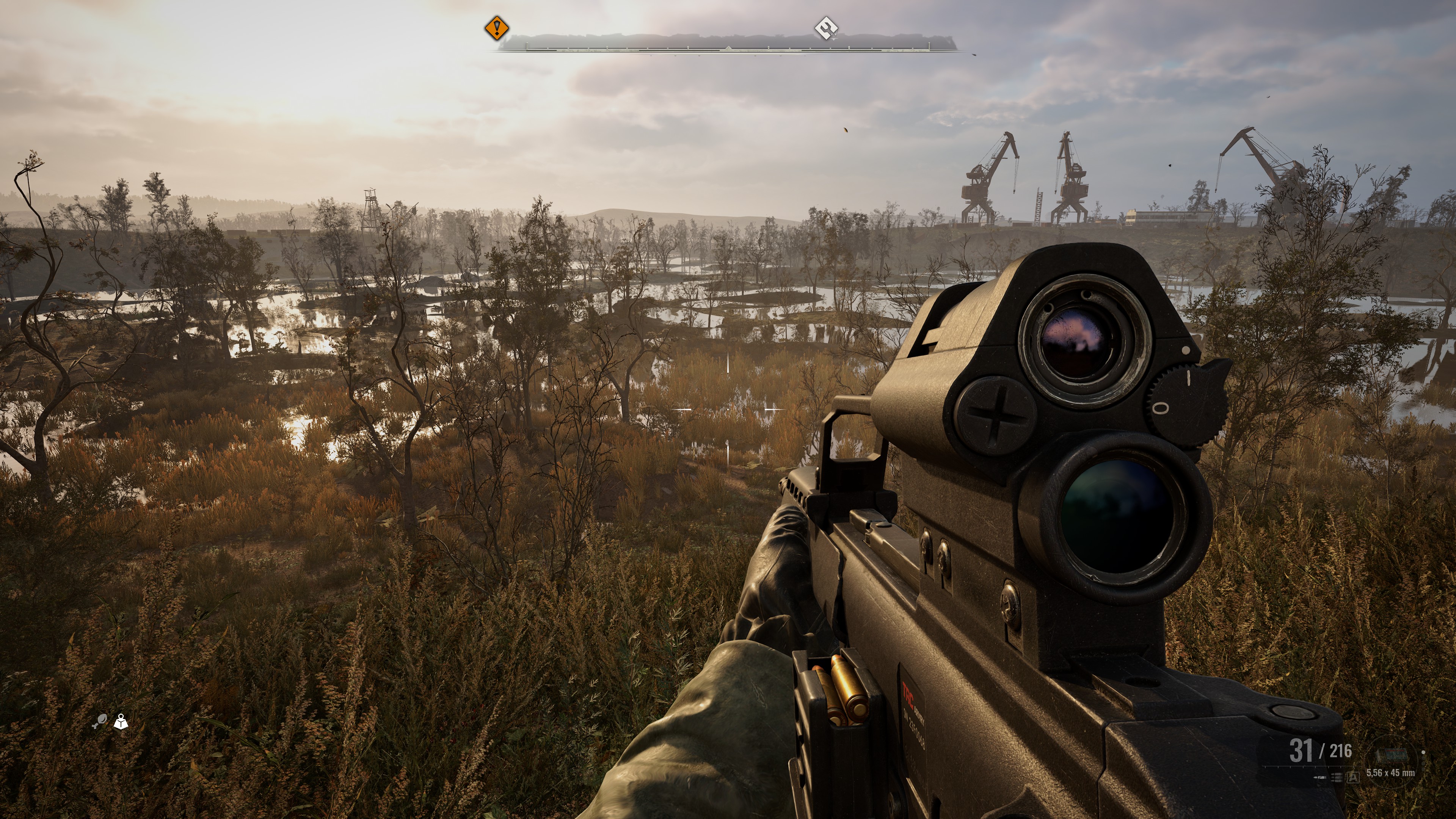
Task: Select the white wrench technician marker
Action: (x=826, y=28)
